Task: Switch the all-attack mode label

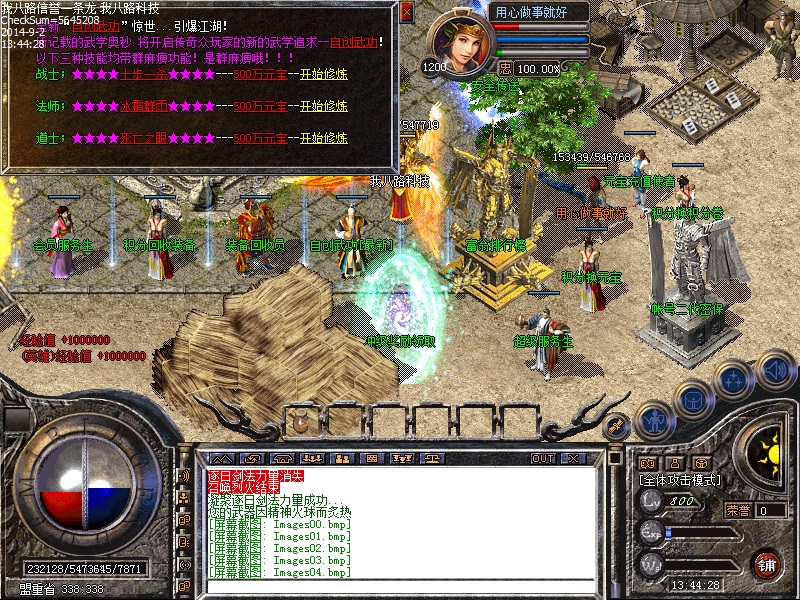Action: tap(681, 481)
